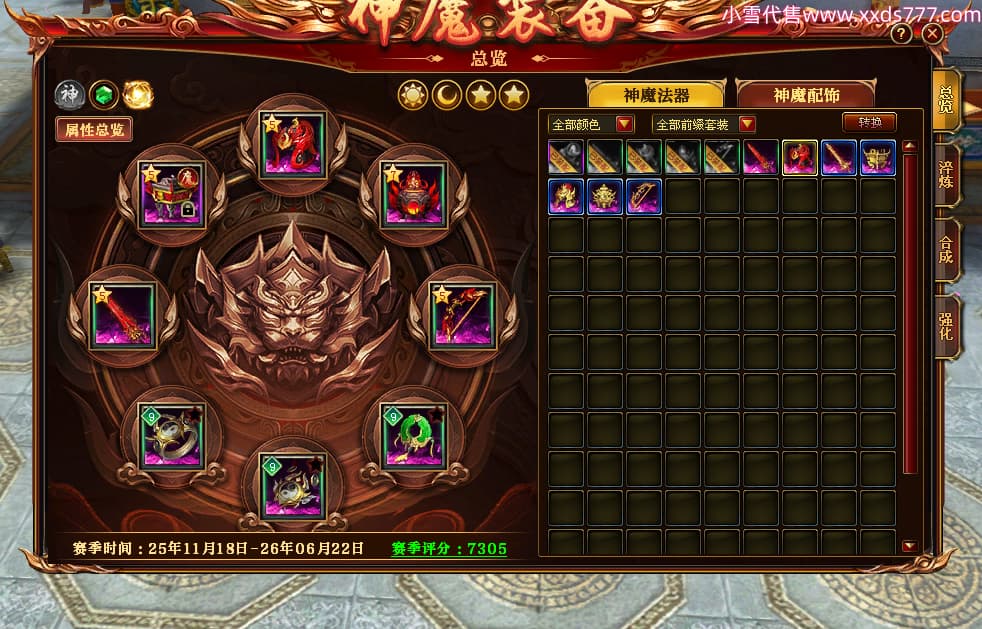Viewport: 982px width, 629px height.
Task: Click the inventory scrollbar down arrow
Action: [x=908, y=546]
